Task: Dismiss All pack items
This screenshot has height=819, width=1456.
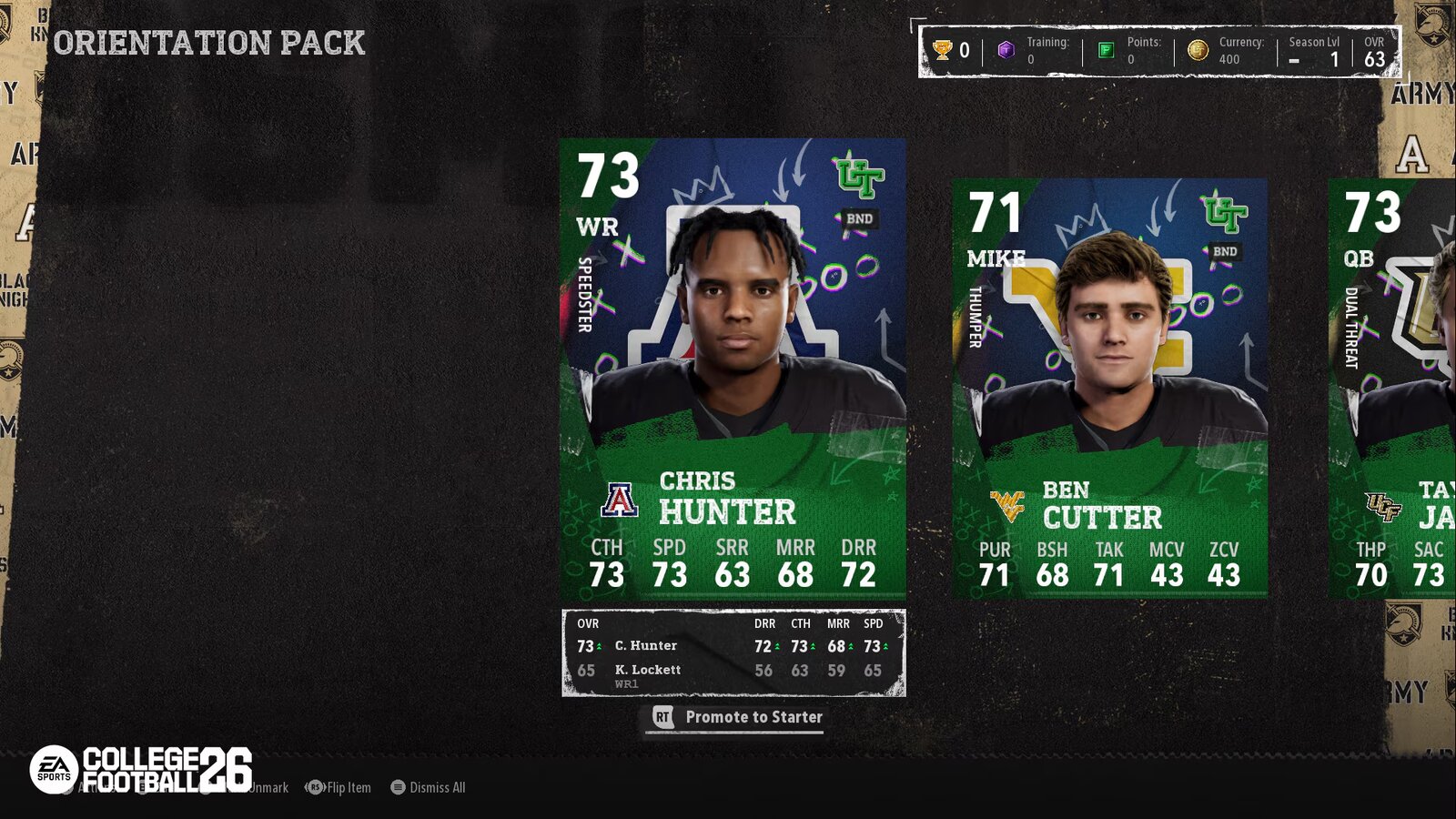Action: [428, 787]
